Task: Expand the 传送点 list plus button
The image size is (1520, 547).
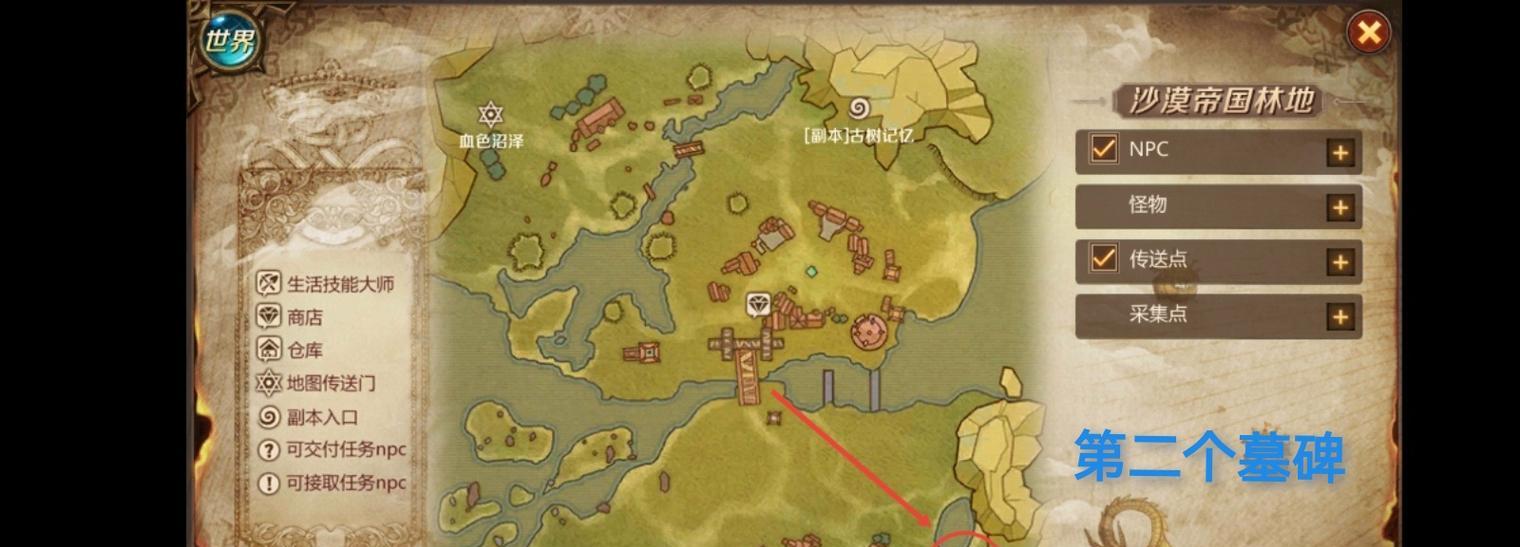Action: (x=1339, y=262)
